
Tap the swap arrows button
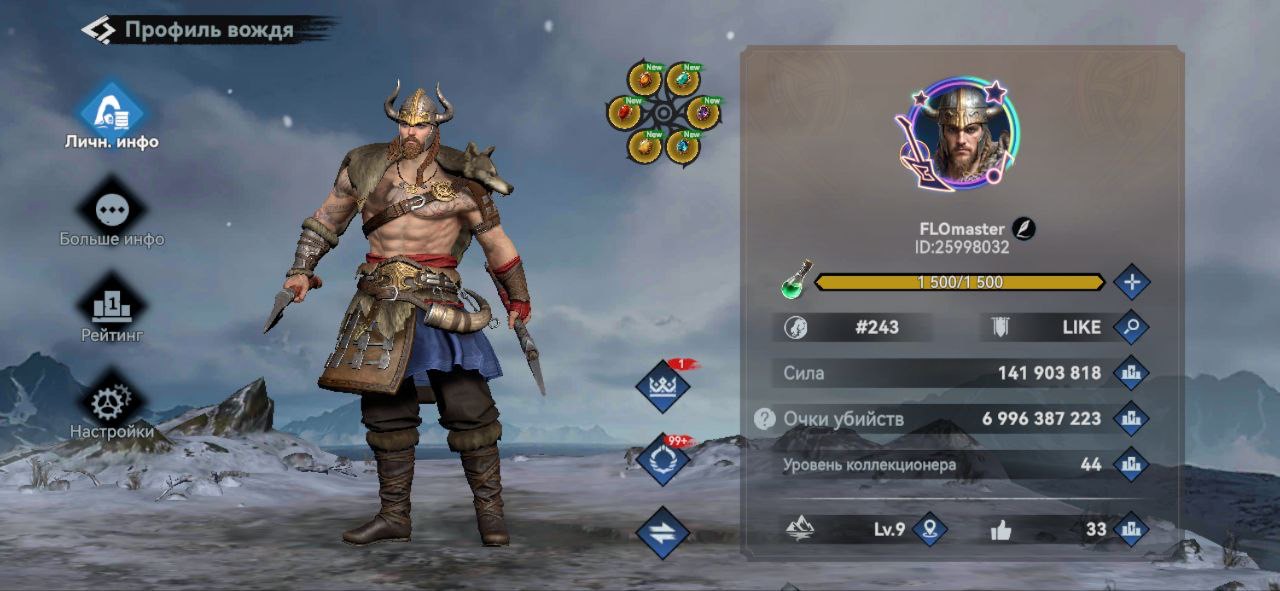point(663,533)
